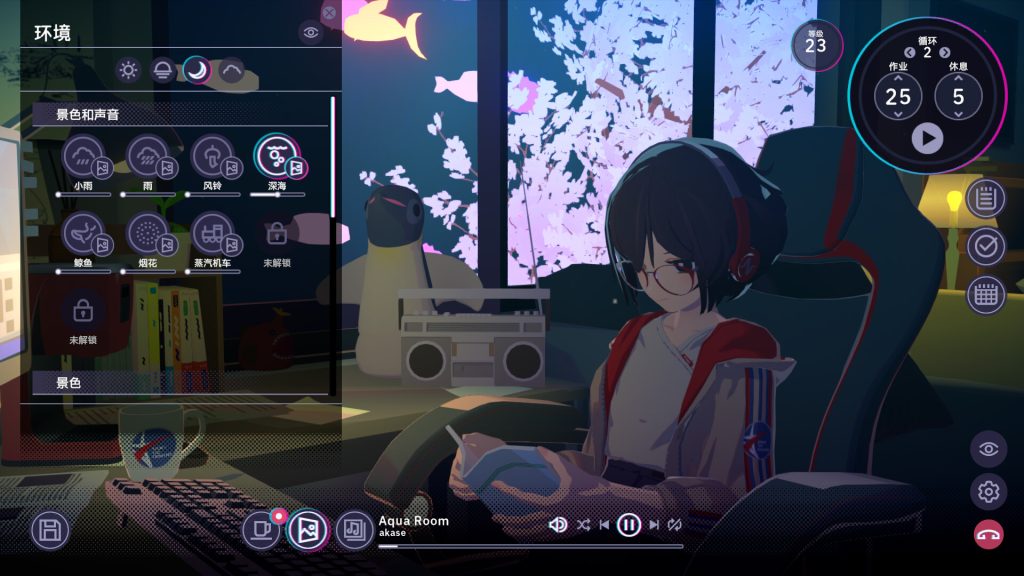
Task: Turn on the 蒸汽机车 steam train sound
Action: (211, 233)
